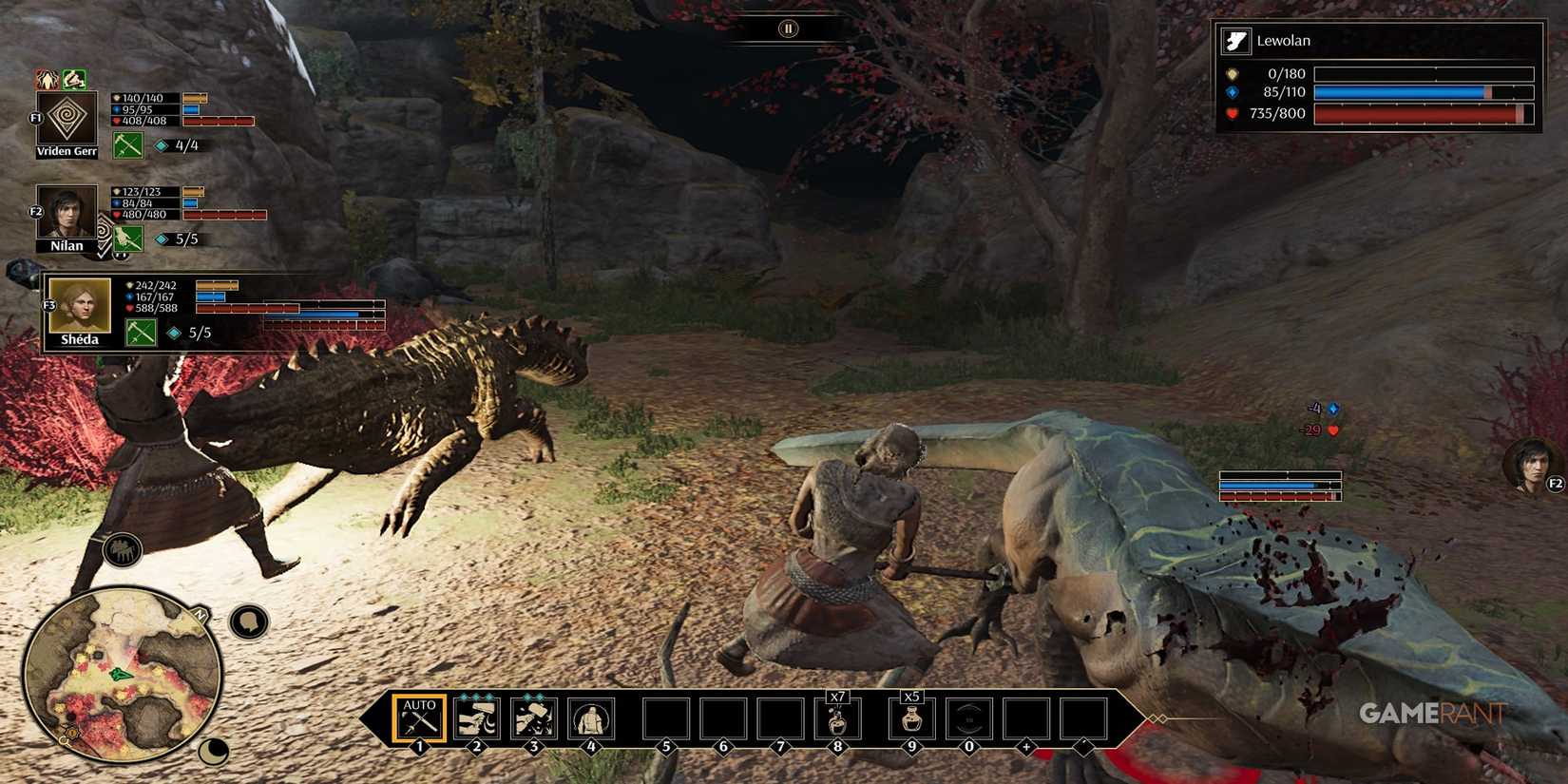Use the character skill in hotbar slot 4
Image resolution: width=1568 pixels, height=784 pixels.
[591, 718]
